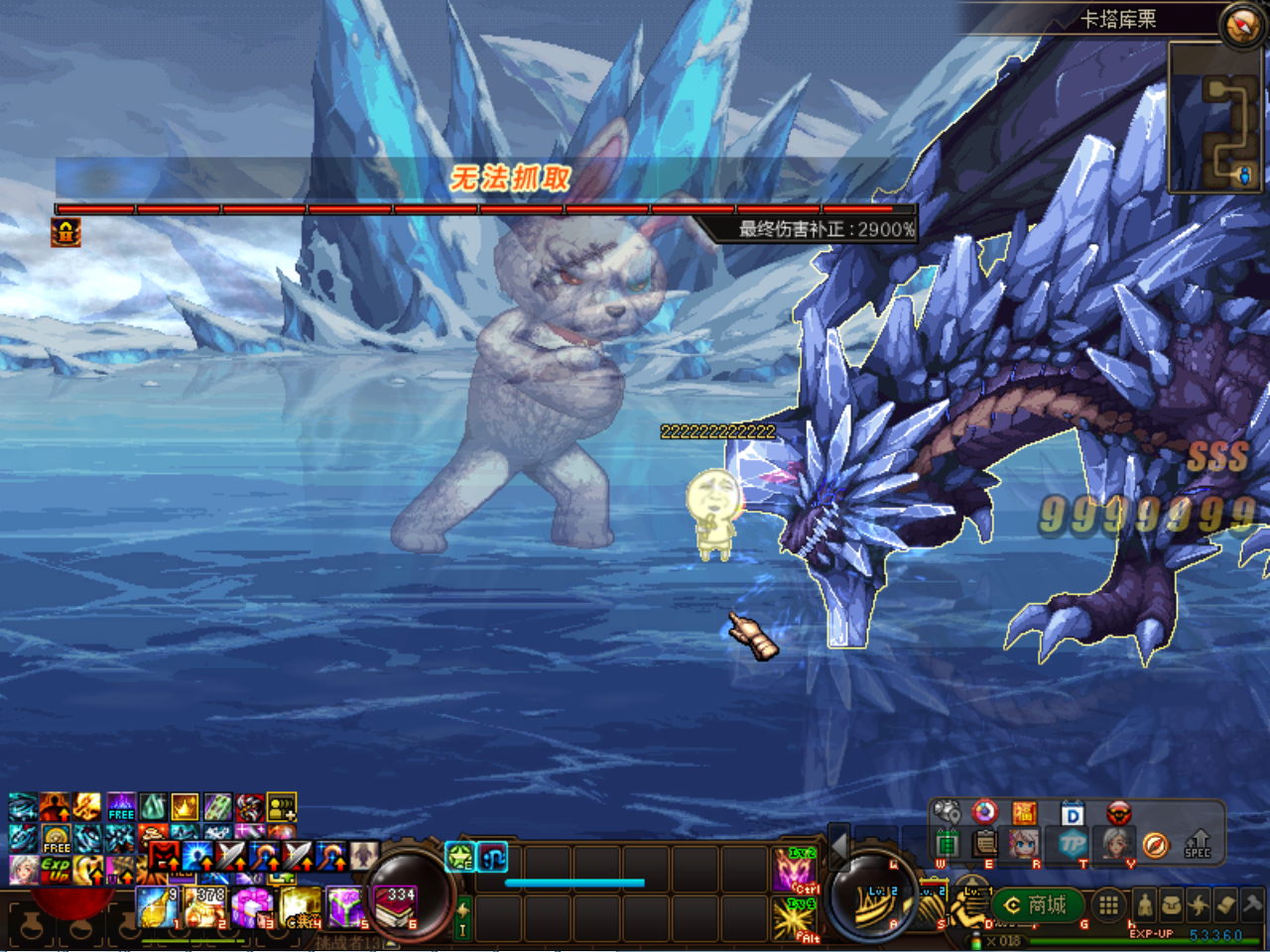This screenshot has width=1270, height=952.
Task: Click the hammer forge icon at bottom right
Action: (x=1252, y=905)
